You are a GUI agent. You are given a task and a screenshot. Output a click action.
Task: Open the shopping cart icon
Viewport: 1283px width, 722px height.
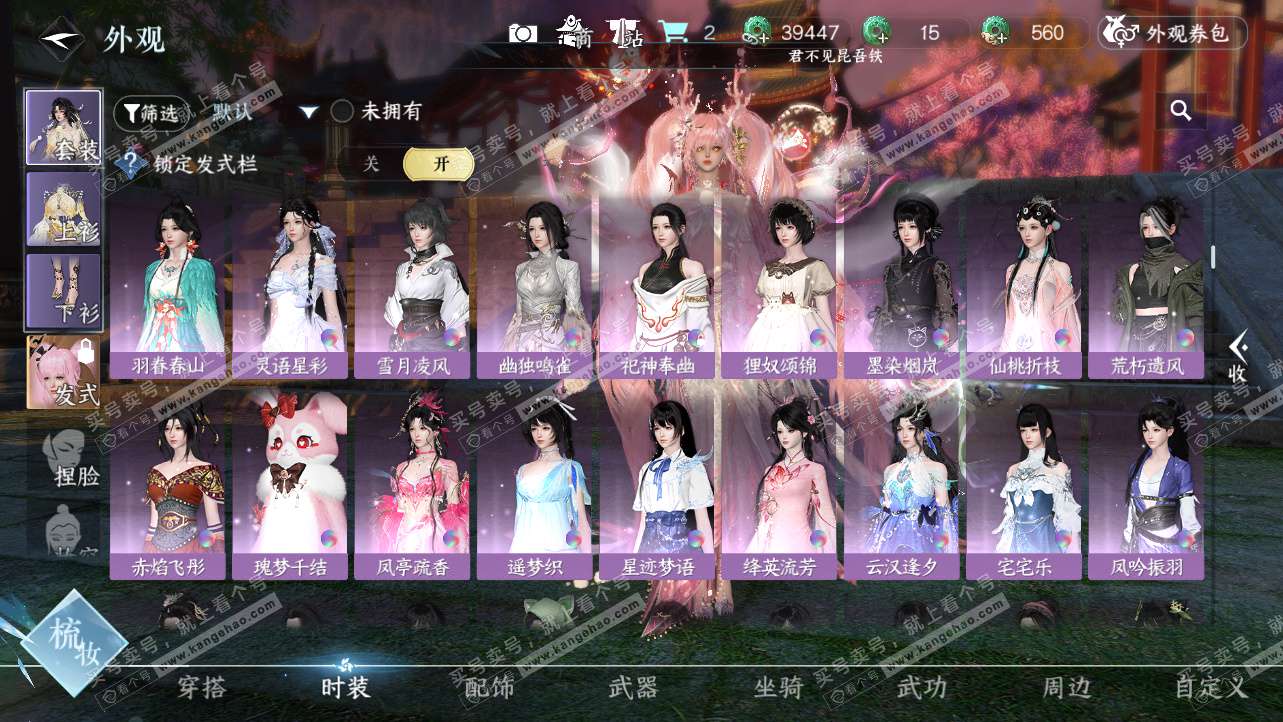(678, 33)
